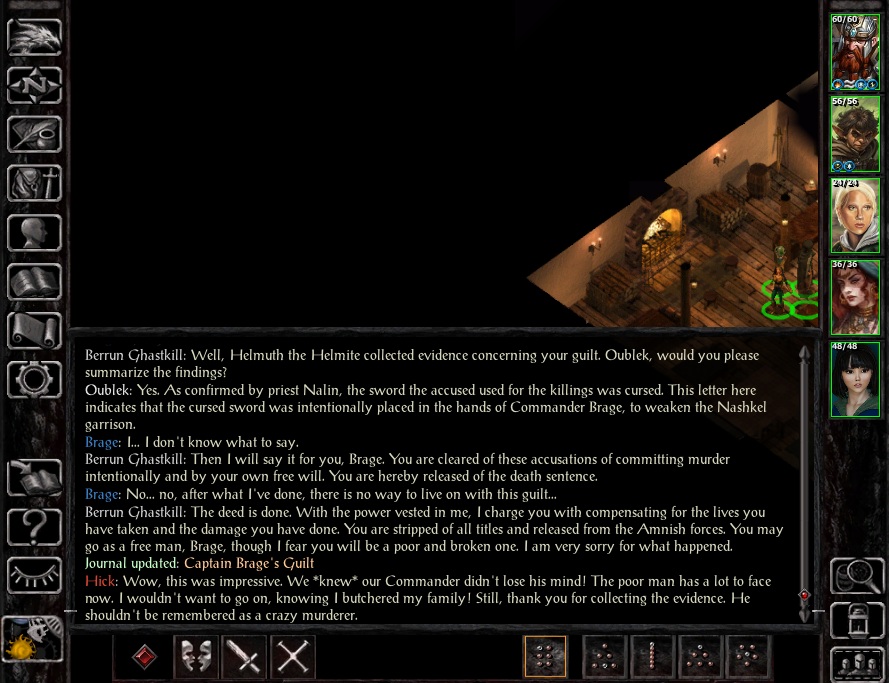Image resolution: width=889 pixels, height=683 pixels.
Task: Activate the talk action with twin masks
Action: (x=197, y=657)
